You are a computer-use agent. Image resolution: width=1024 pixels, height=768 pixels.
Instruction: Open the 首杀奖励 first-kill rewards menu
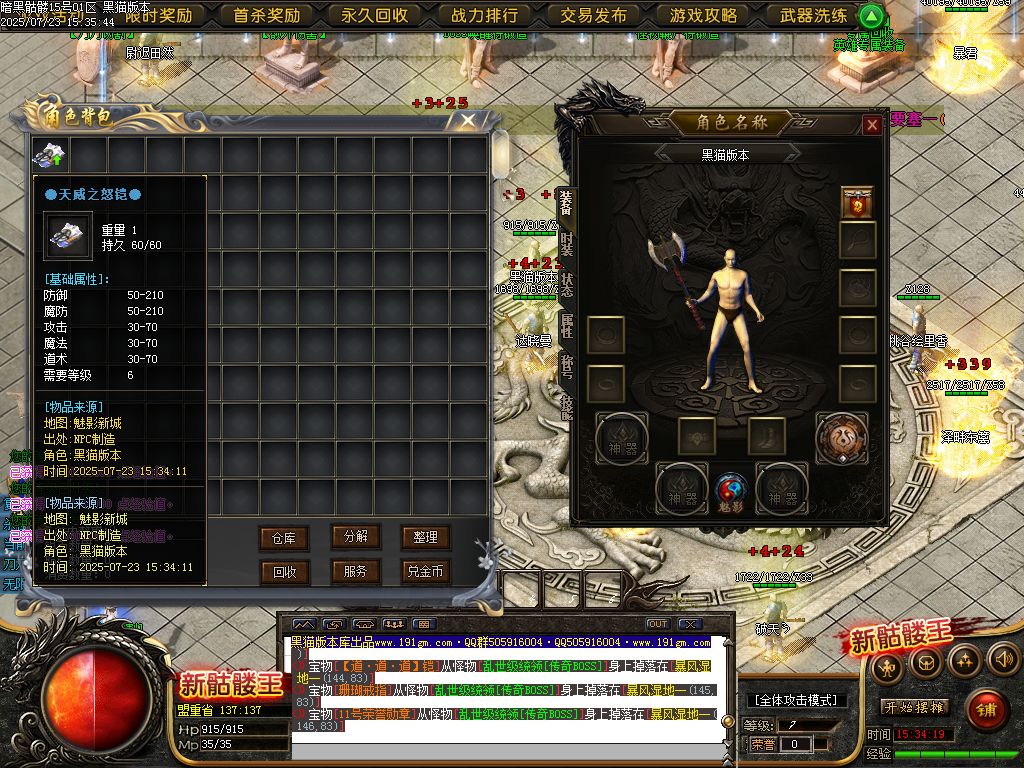267,15
